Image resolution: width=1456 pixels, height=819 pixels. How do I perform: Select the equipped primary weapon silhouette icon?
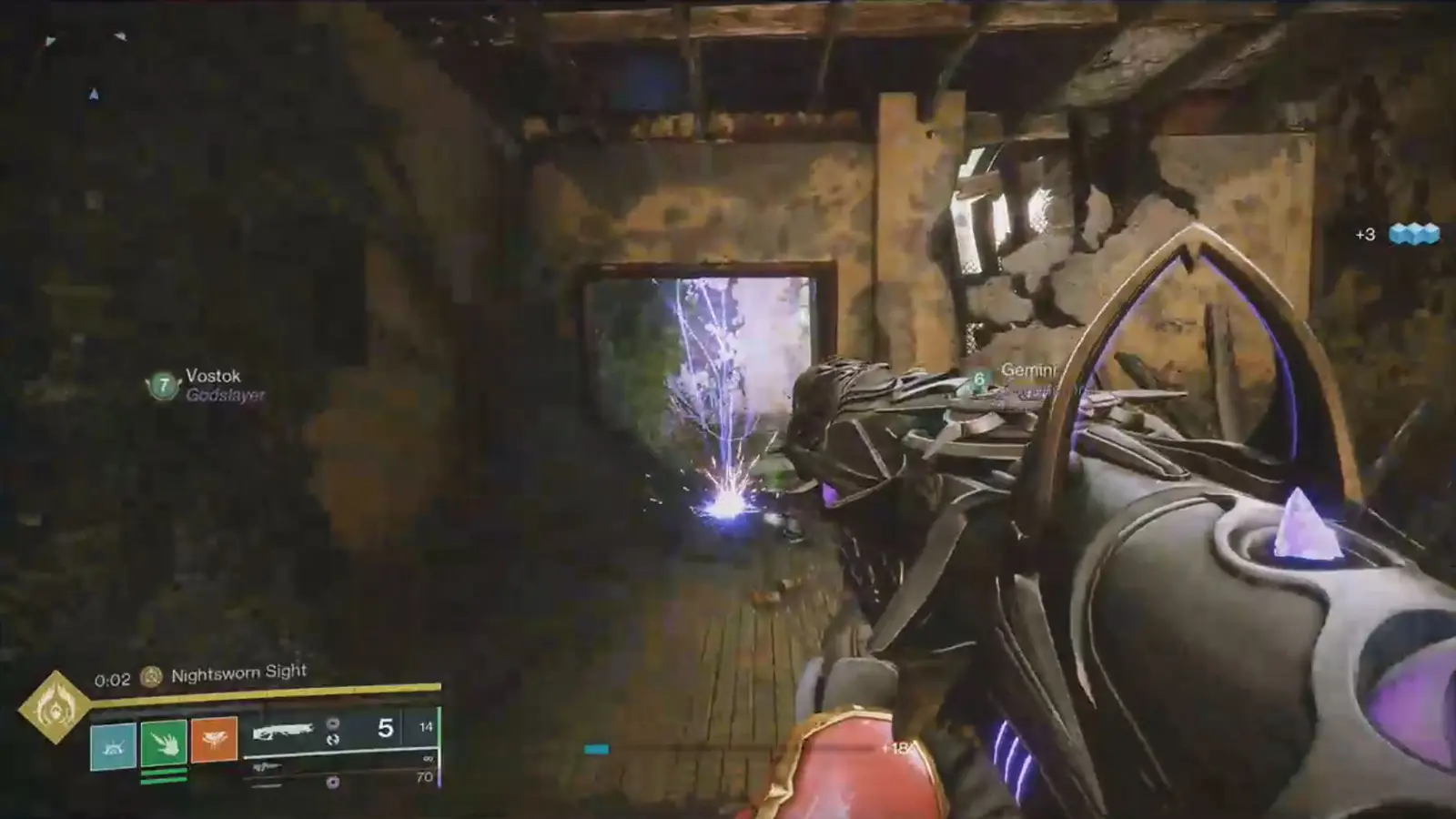coord(284,732)
